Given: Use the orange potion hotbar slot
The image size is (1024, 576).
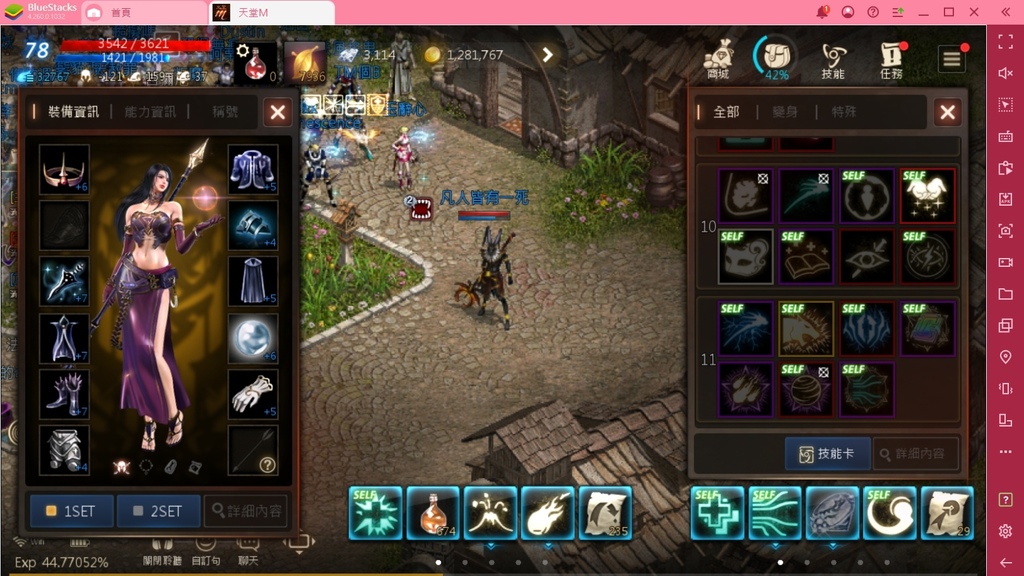Looking at the screenshot, I should point(433,512).
